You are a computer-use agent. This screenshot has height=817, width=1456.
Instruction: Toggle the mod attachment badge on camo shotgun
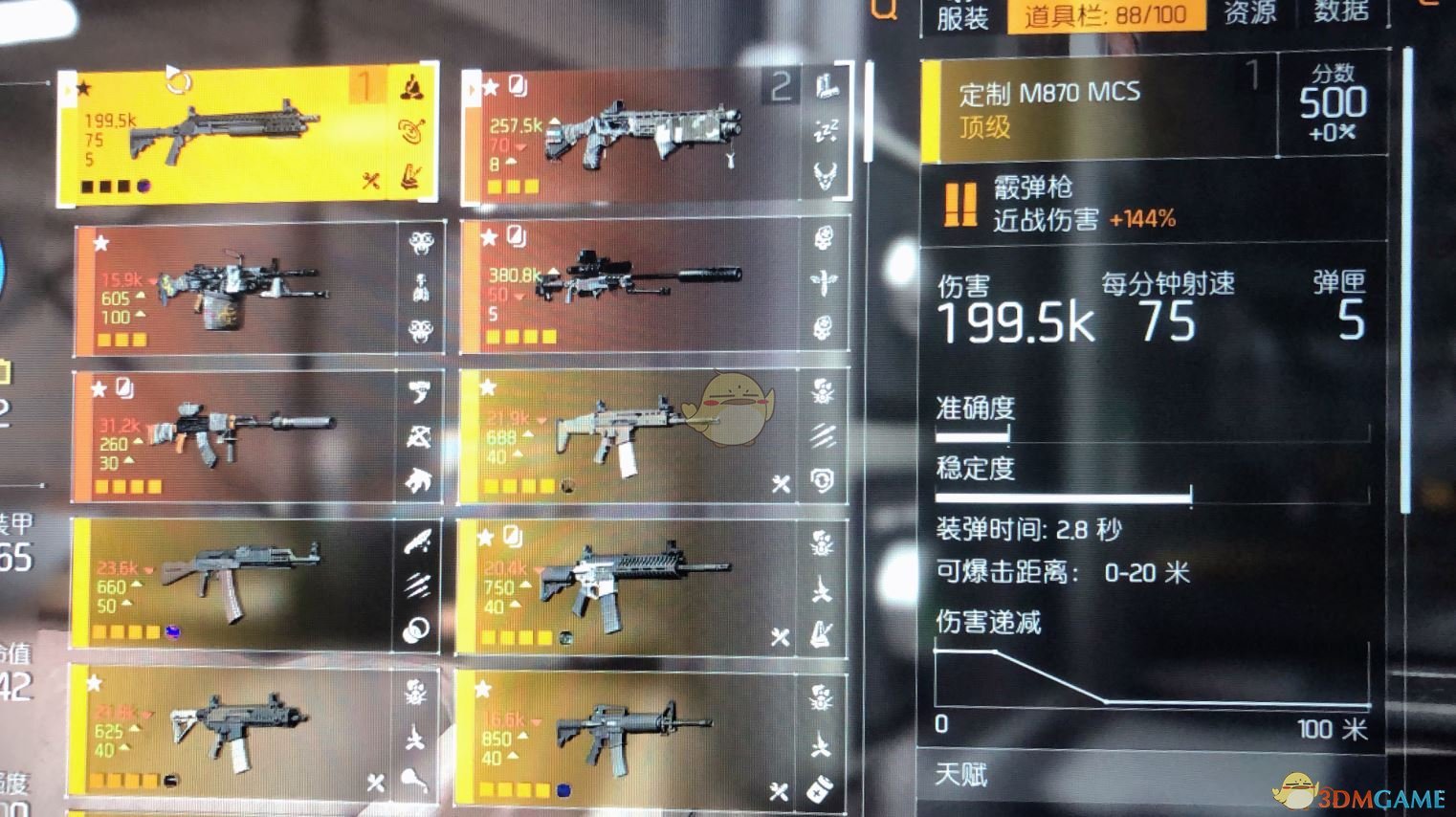(x=518, y=85)
